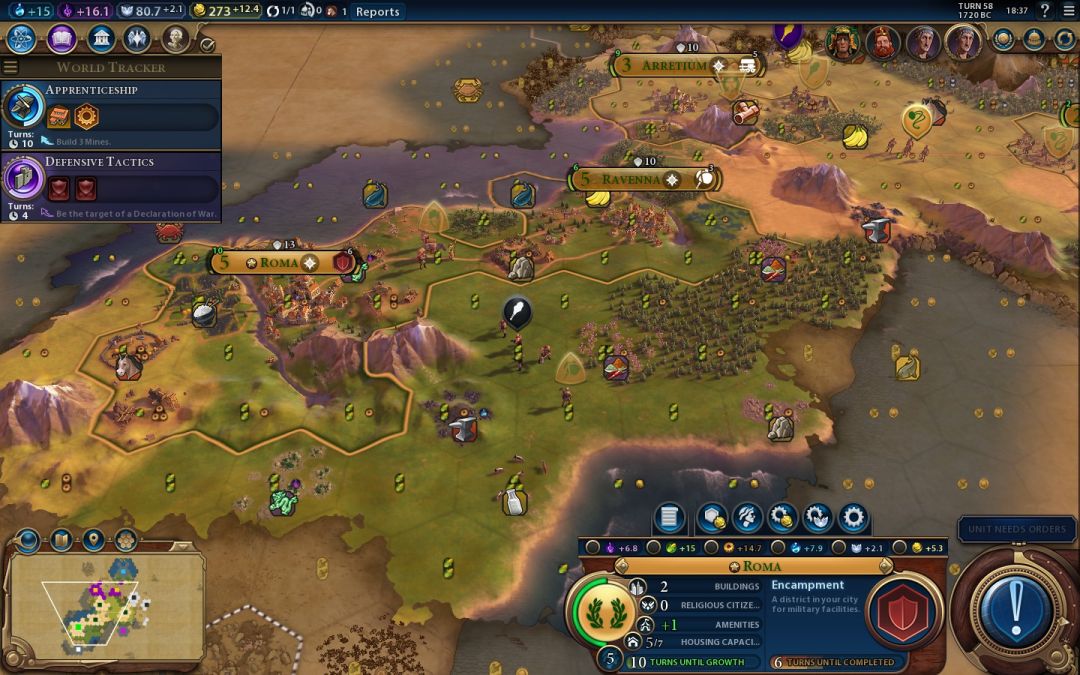The image size is (1080, 675).
Task: Select the Defensive Tactics civic entry
Action: pos(110,184)
